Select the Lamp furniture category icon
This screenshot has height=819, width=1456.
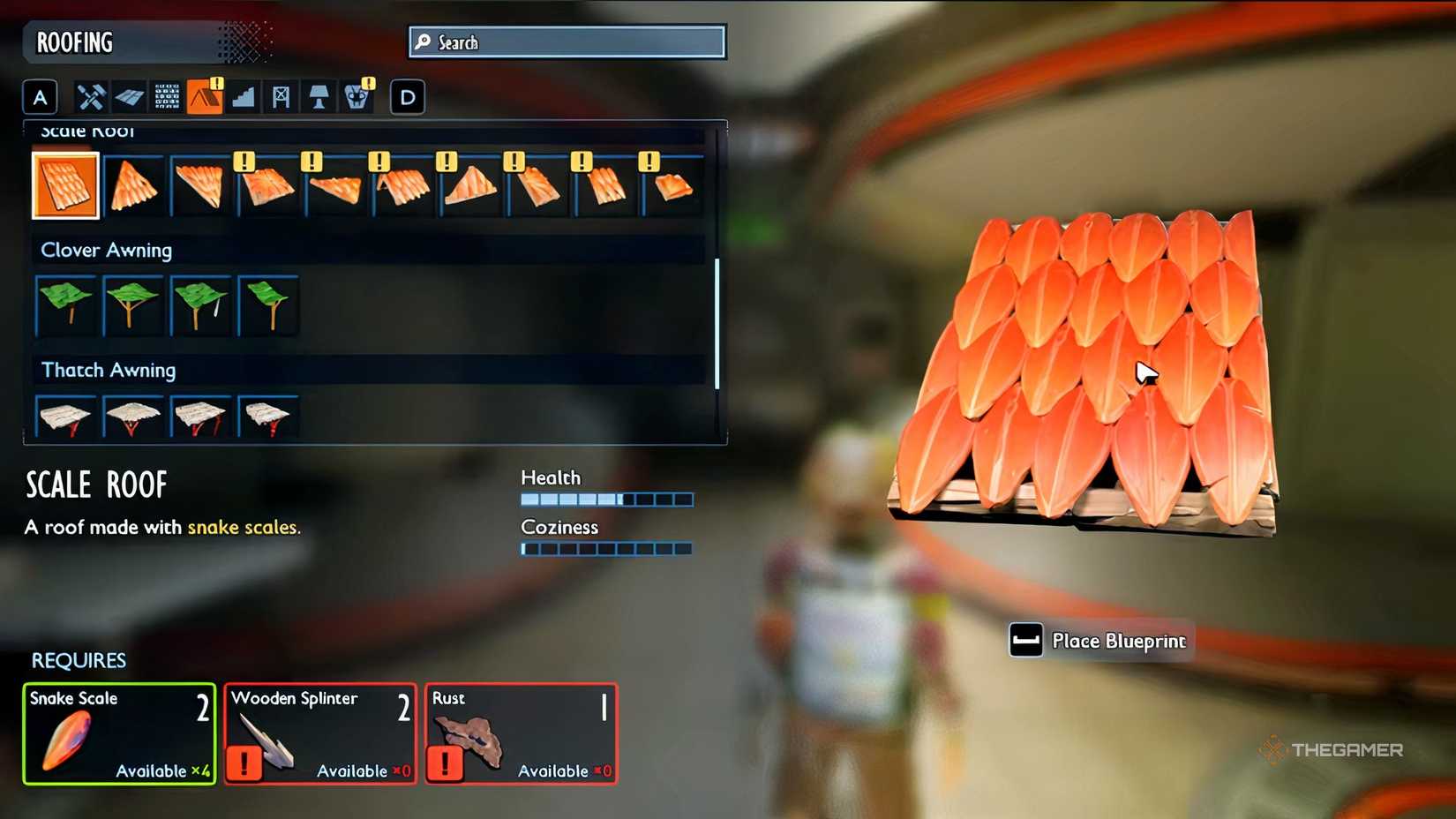point(318,97)
